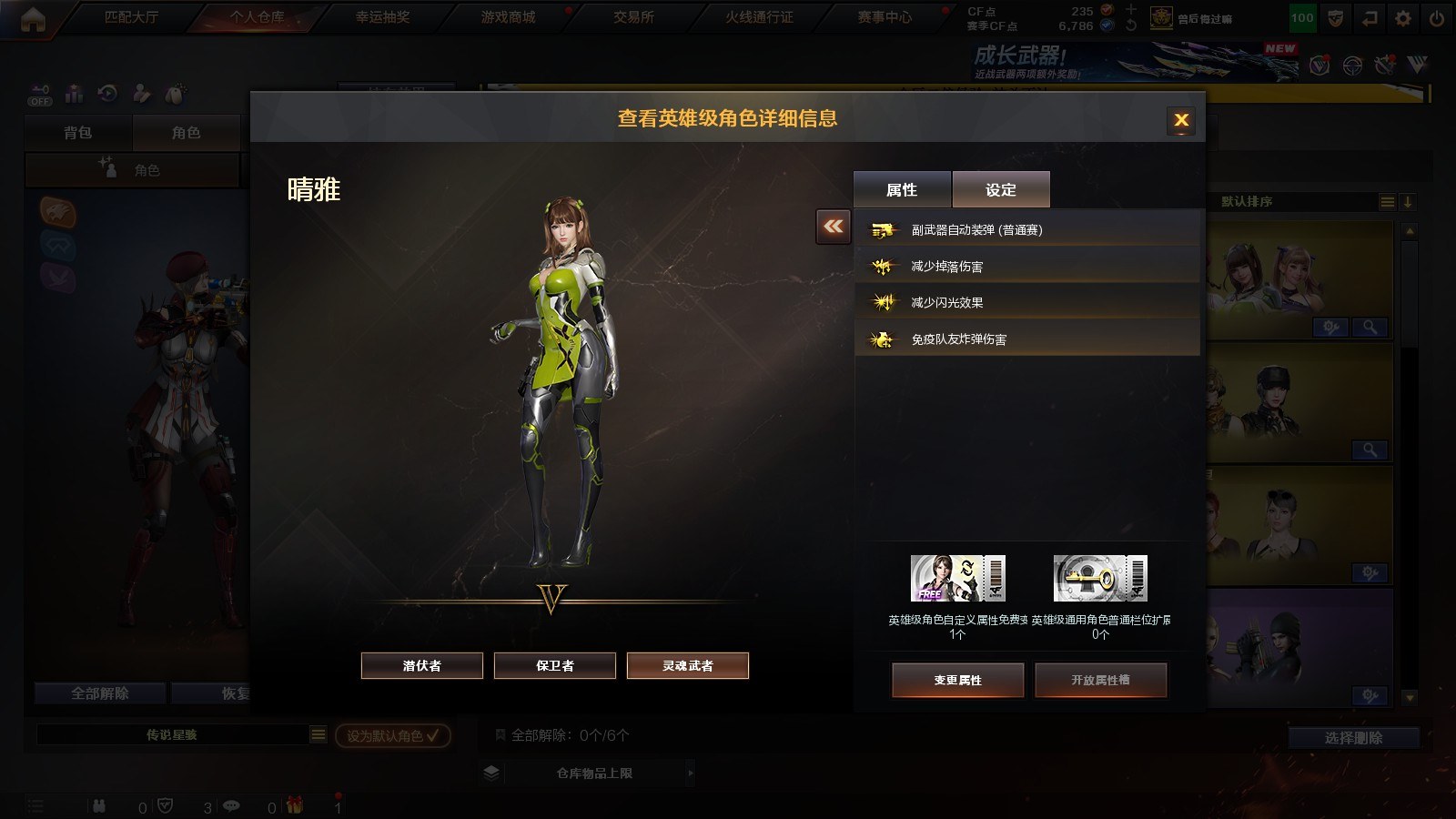The height and width of the screenshot is (819, 1456).
Task: Open the 游戏商城 menu
Action: pyautogui.click(x=508, y=17)
